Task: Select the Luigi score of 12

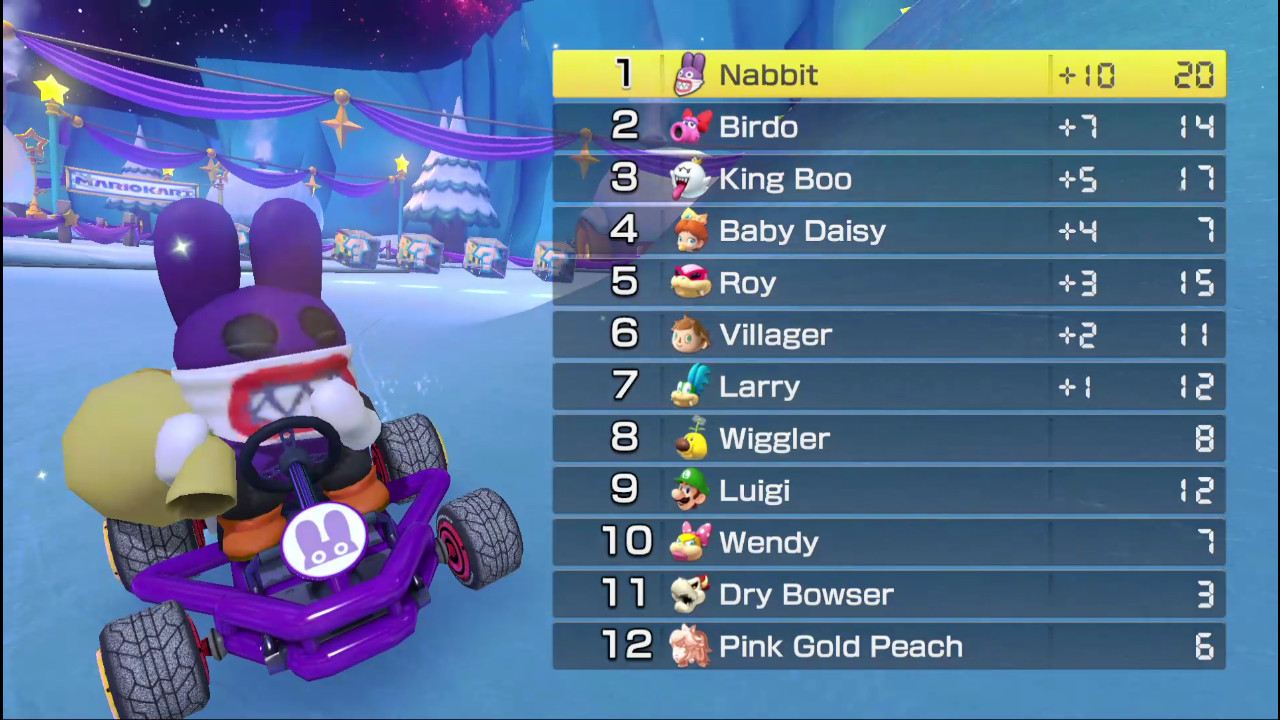Action: click(x=1196, y=490)
